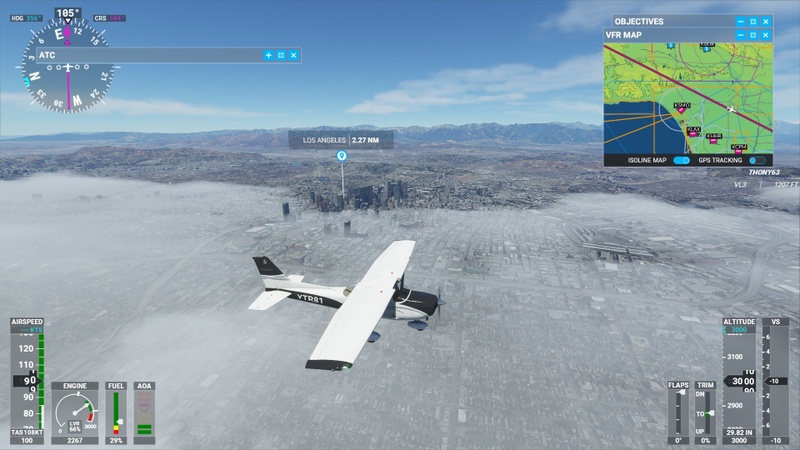Enable GPS Tracking toggle
The width and height of the screenshot is (800, 450).
point(757,160)
